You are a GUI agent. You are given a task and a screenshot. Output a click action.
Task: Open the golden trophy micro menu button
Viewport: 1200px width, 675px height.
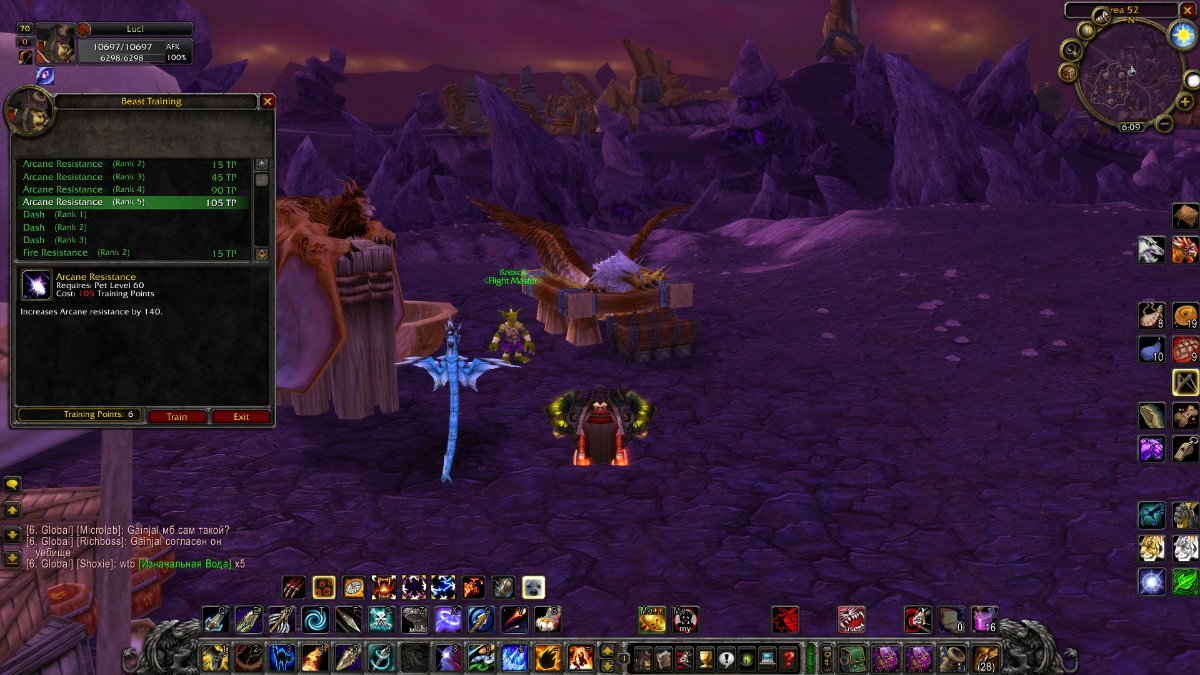706,659
